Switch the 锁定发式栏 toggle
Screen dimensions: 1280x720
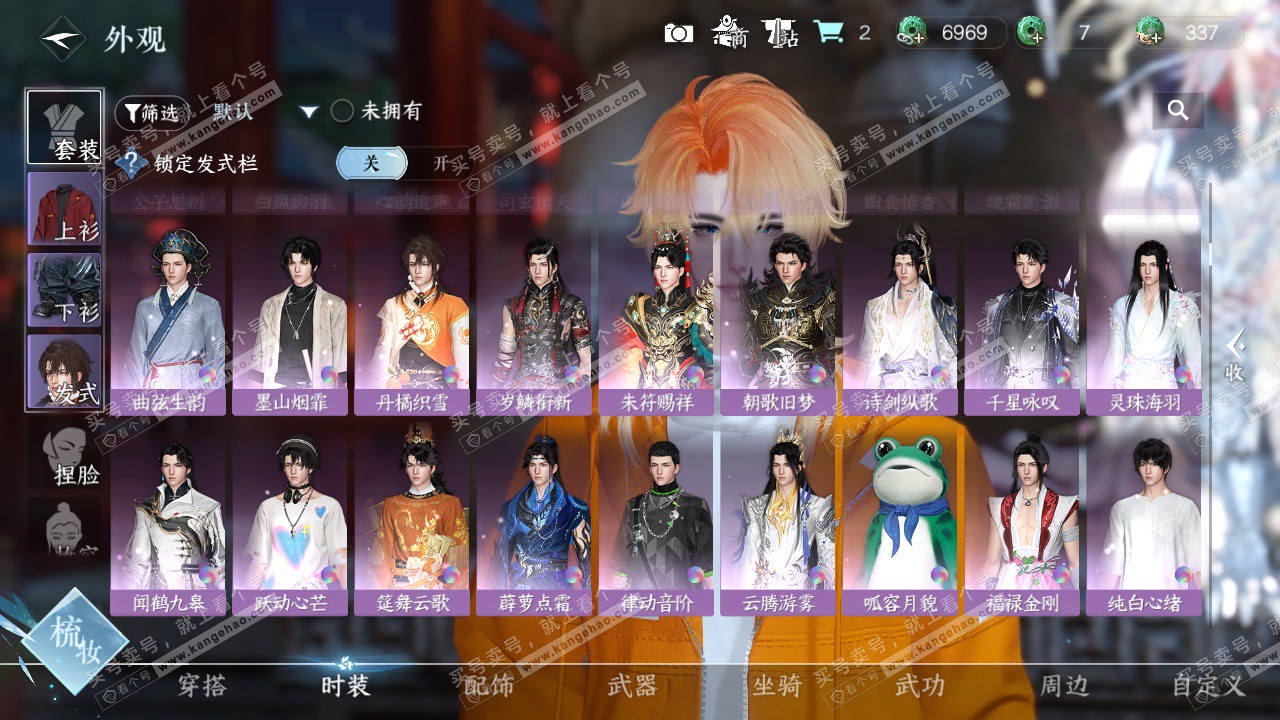tap(400, 163)
